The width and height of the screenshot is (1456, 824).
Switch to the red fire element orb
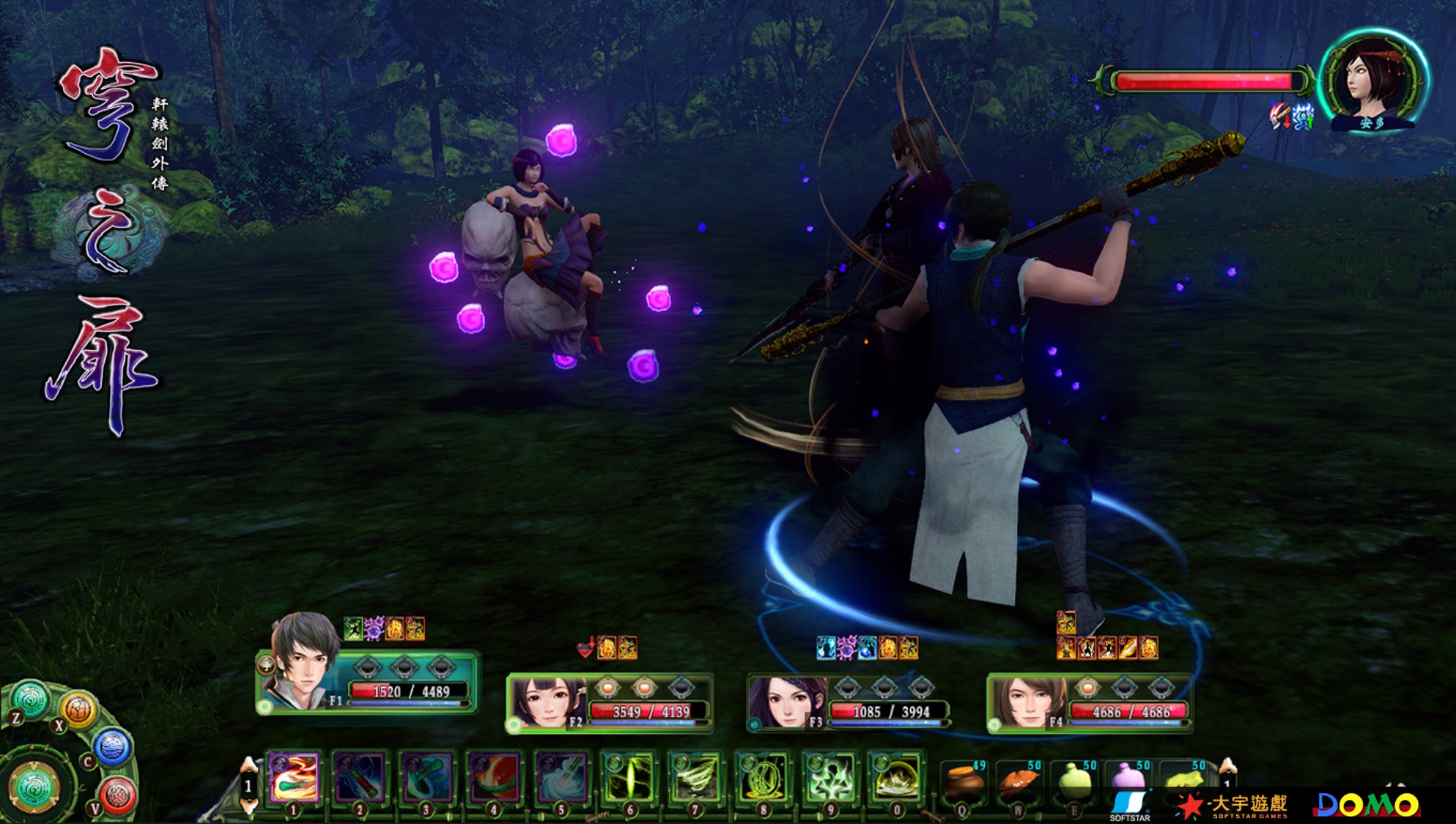click(x=117, y=795)
